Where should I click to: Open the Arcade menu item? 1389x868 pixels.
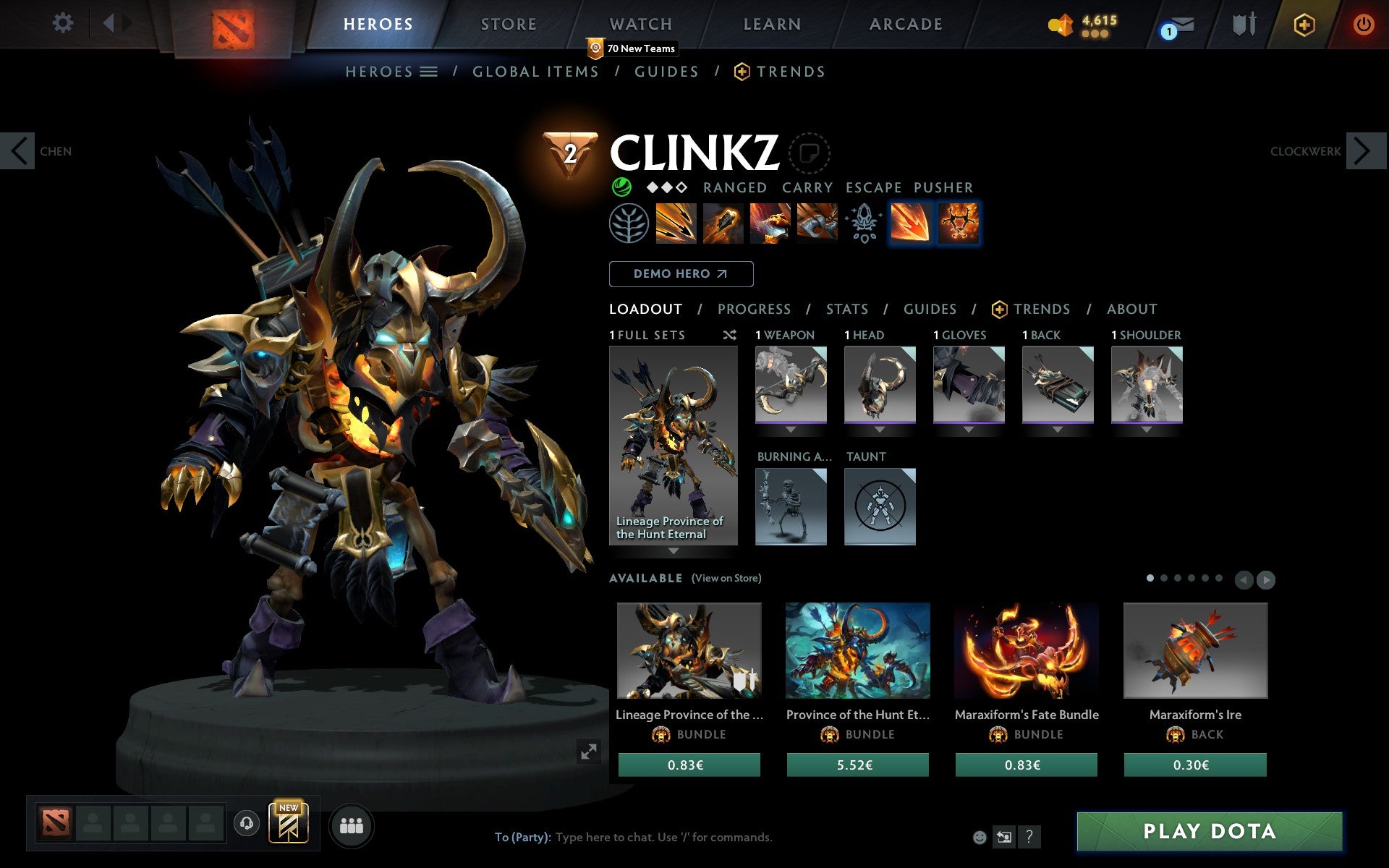[x=904, y=22]
